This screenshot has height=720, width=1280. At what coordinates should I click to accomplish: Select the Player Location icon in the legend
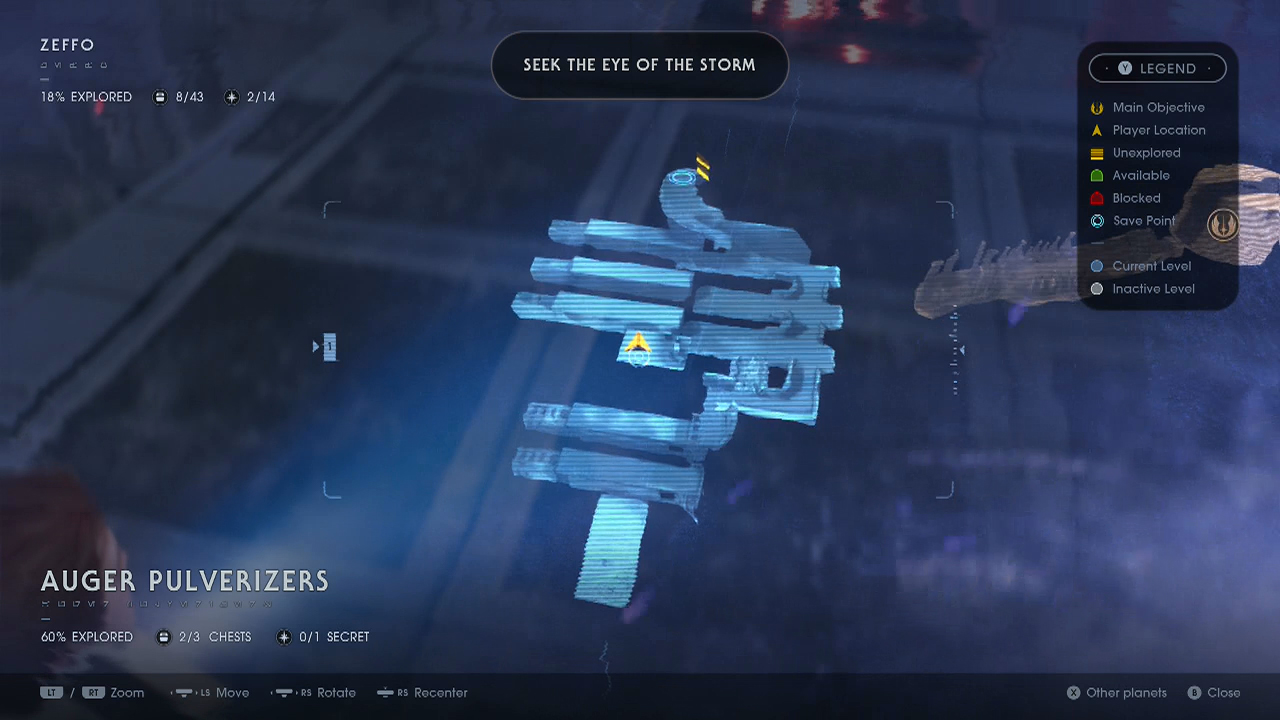[x=1097, y=130]
